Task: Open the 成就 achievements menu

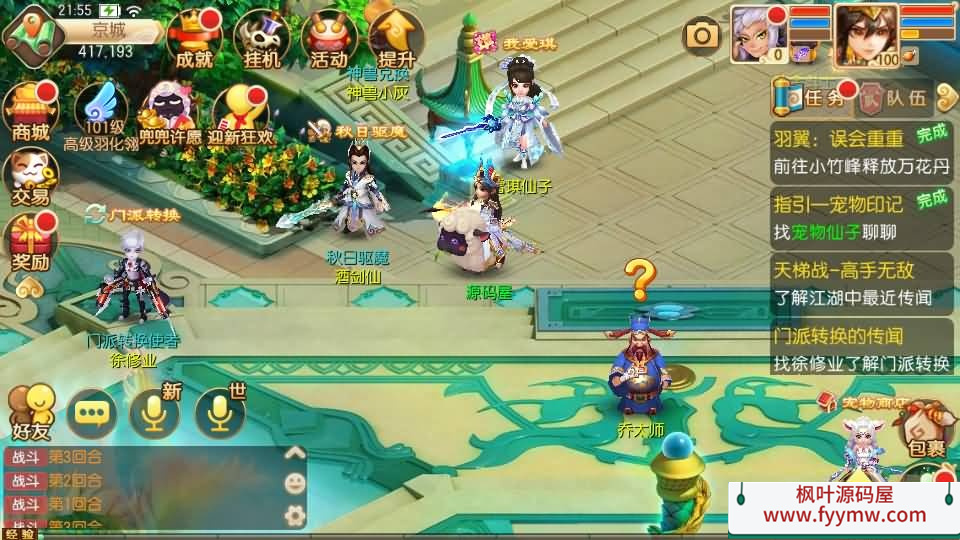Action: [193, 40]
